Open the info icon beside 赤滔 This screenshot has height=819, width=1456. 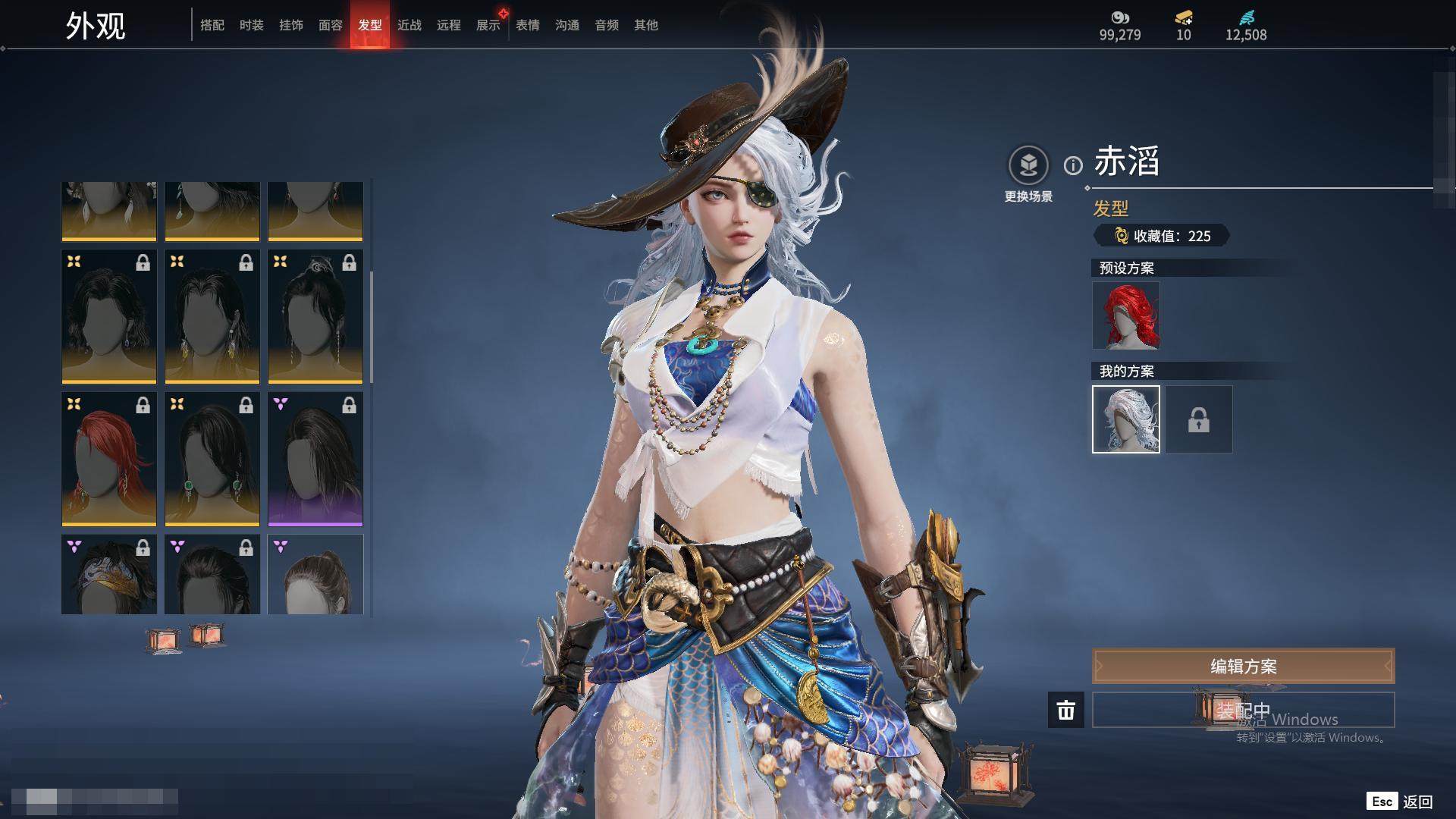pos(1073,165)
